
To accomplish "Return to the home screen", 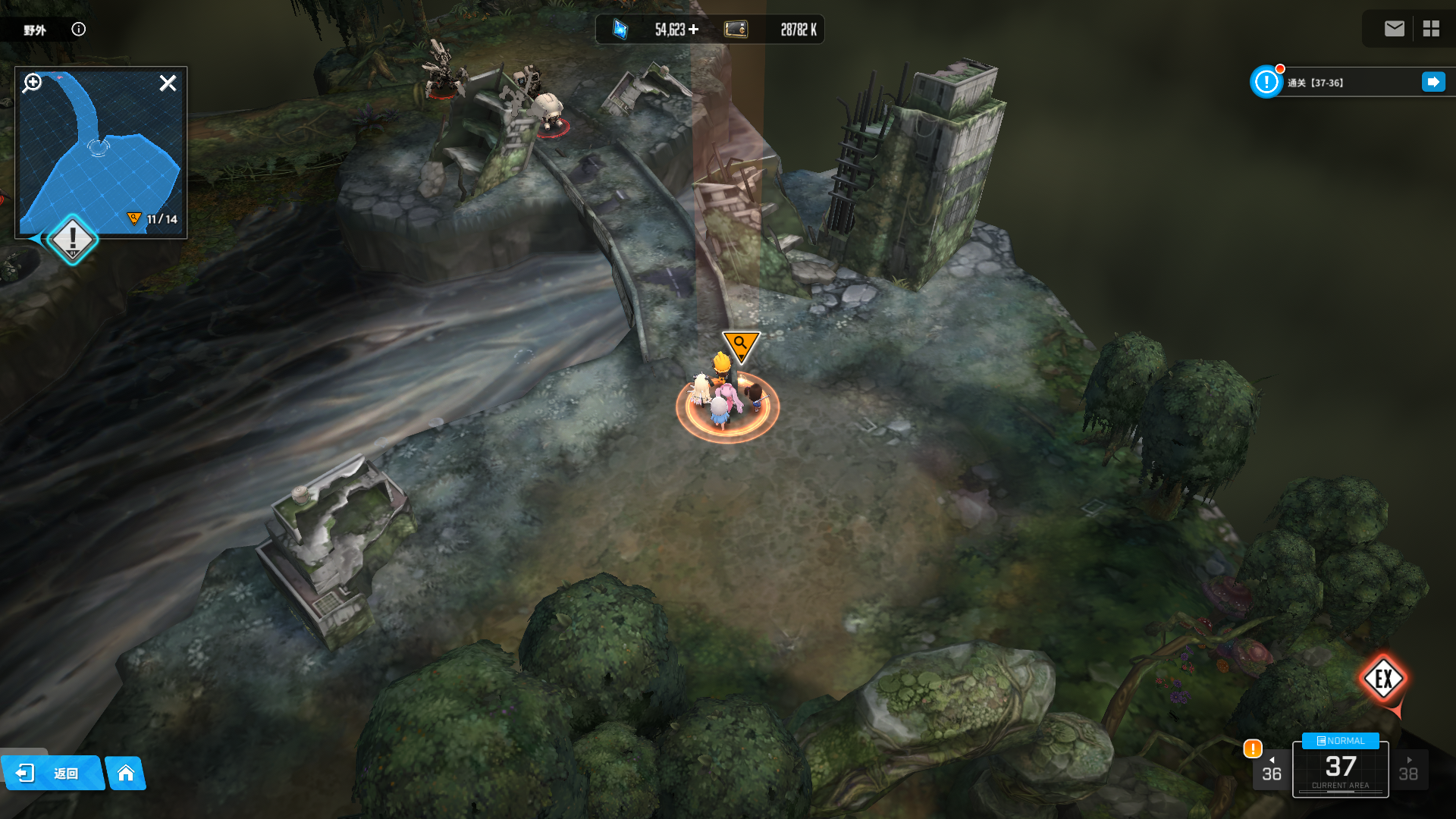I will [x=126, y=773].
